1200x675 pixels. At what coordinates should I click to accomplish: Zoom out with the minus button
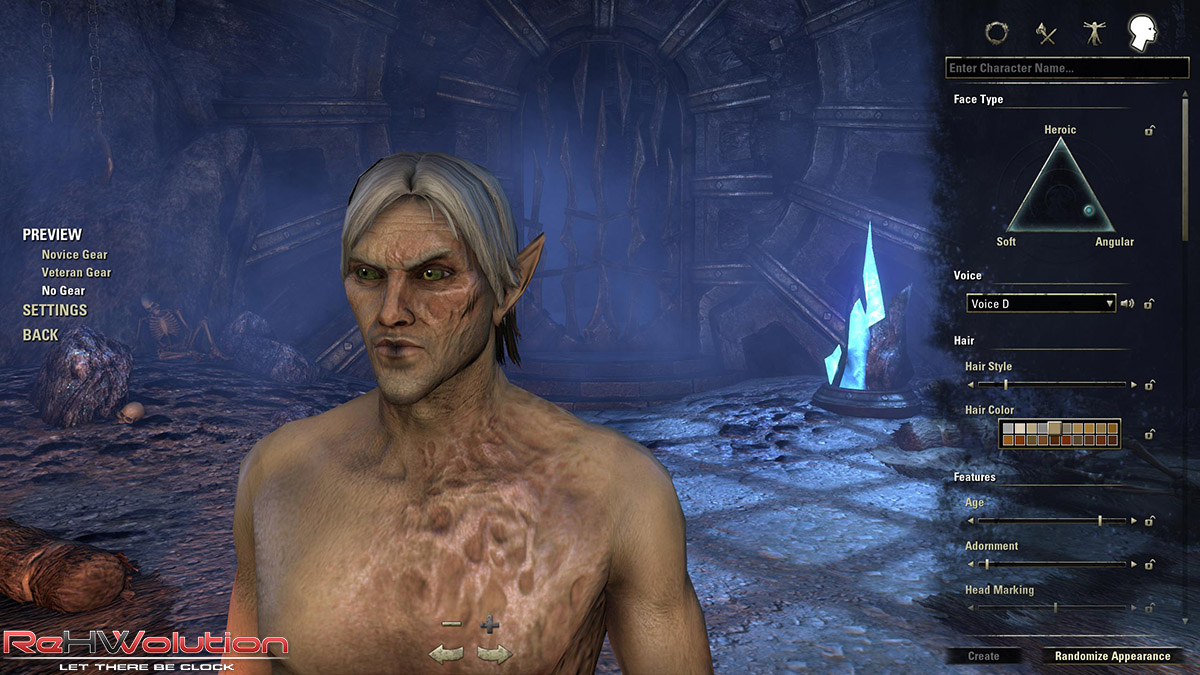(451, 624)
